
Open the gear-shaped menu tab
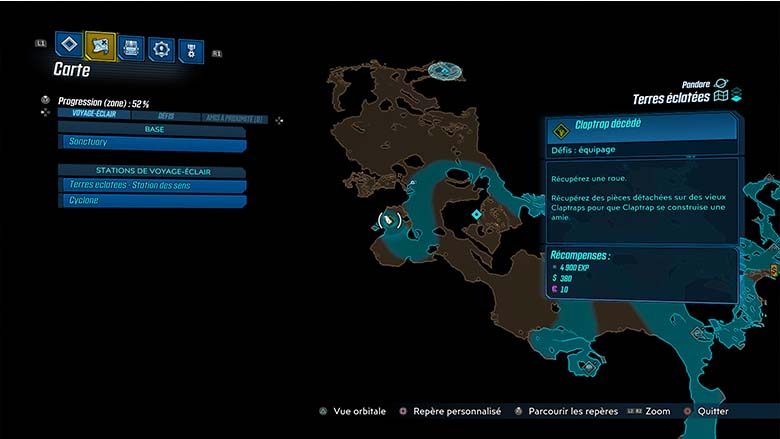[x=160, y=48]
